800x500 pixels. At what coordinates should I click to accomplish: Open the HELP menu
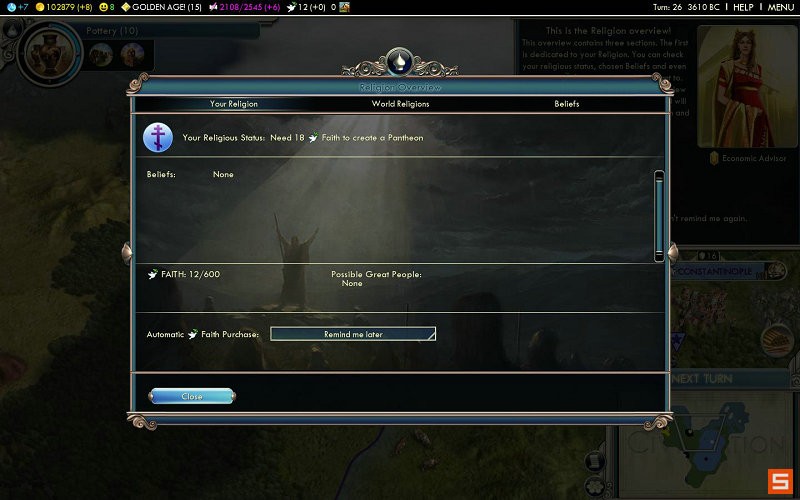[x=742, y=7]
